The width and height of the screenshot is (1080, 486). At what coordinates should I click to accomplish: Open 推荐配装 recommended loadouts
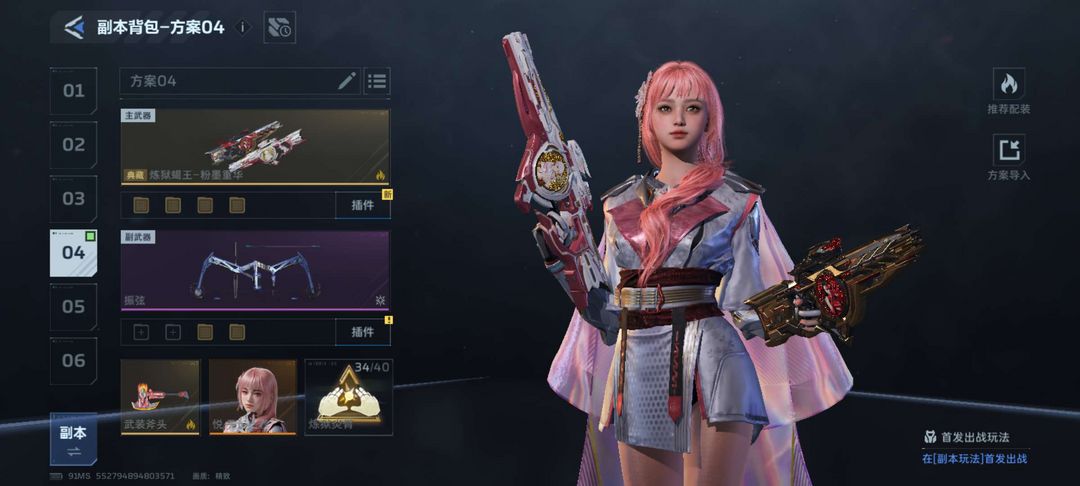tap(1008, 91)
